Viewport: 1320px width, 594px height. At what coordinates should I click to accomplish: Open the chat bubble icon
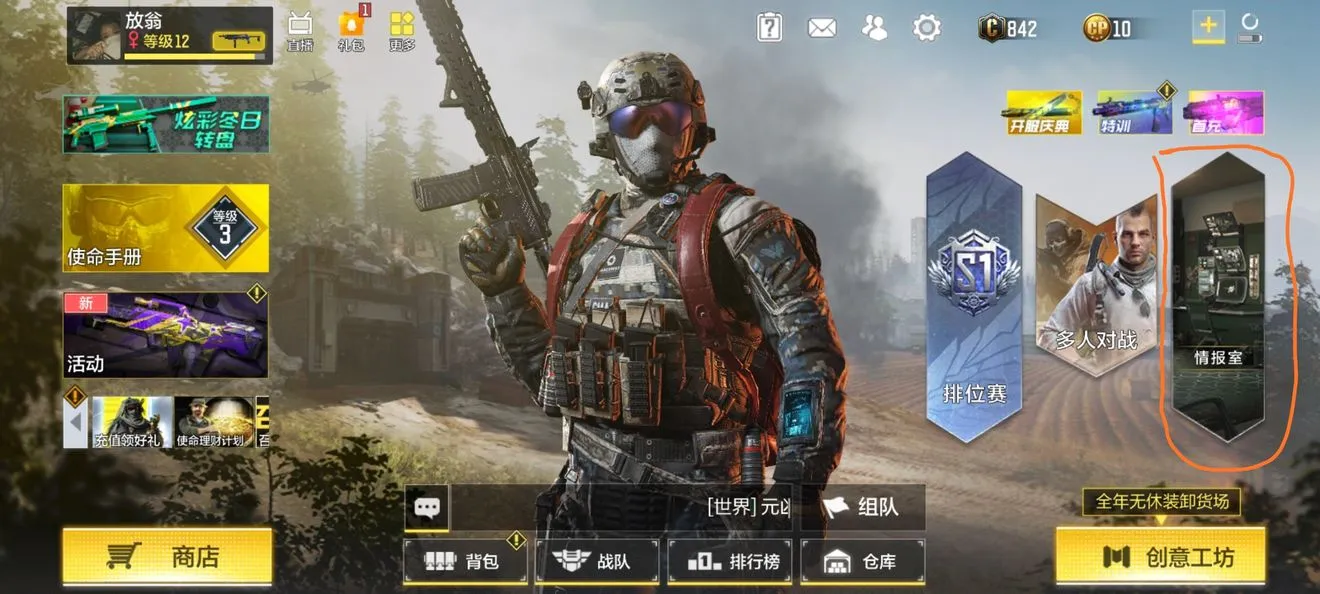(x=427, y=508)
